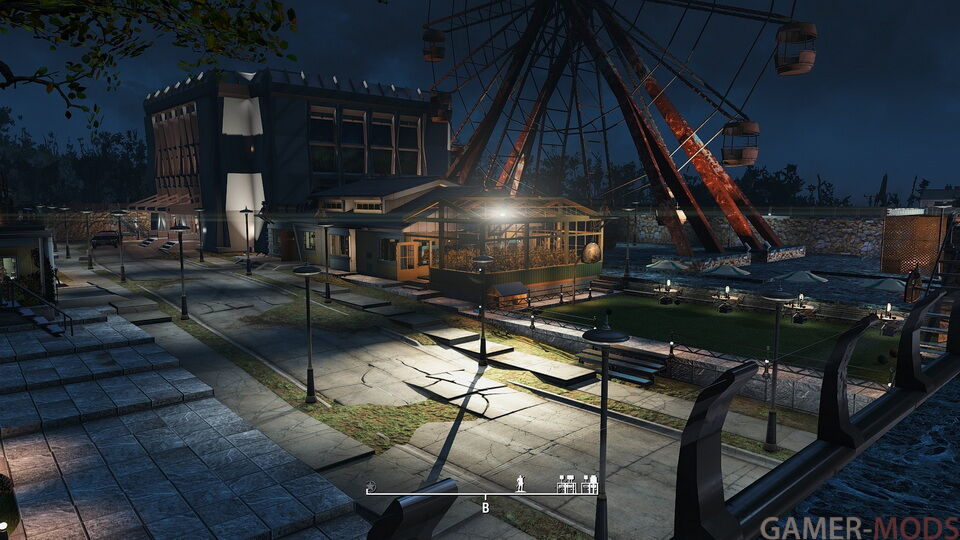Select the statue figure compass marker
Image resolution: width=960 pixels, height=540 pixels.
coord(520,484)
